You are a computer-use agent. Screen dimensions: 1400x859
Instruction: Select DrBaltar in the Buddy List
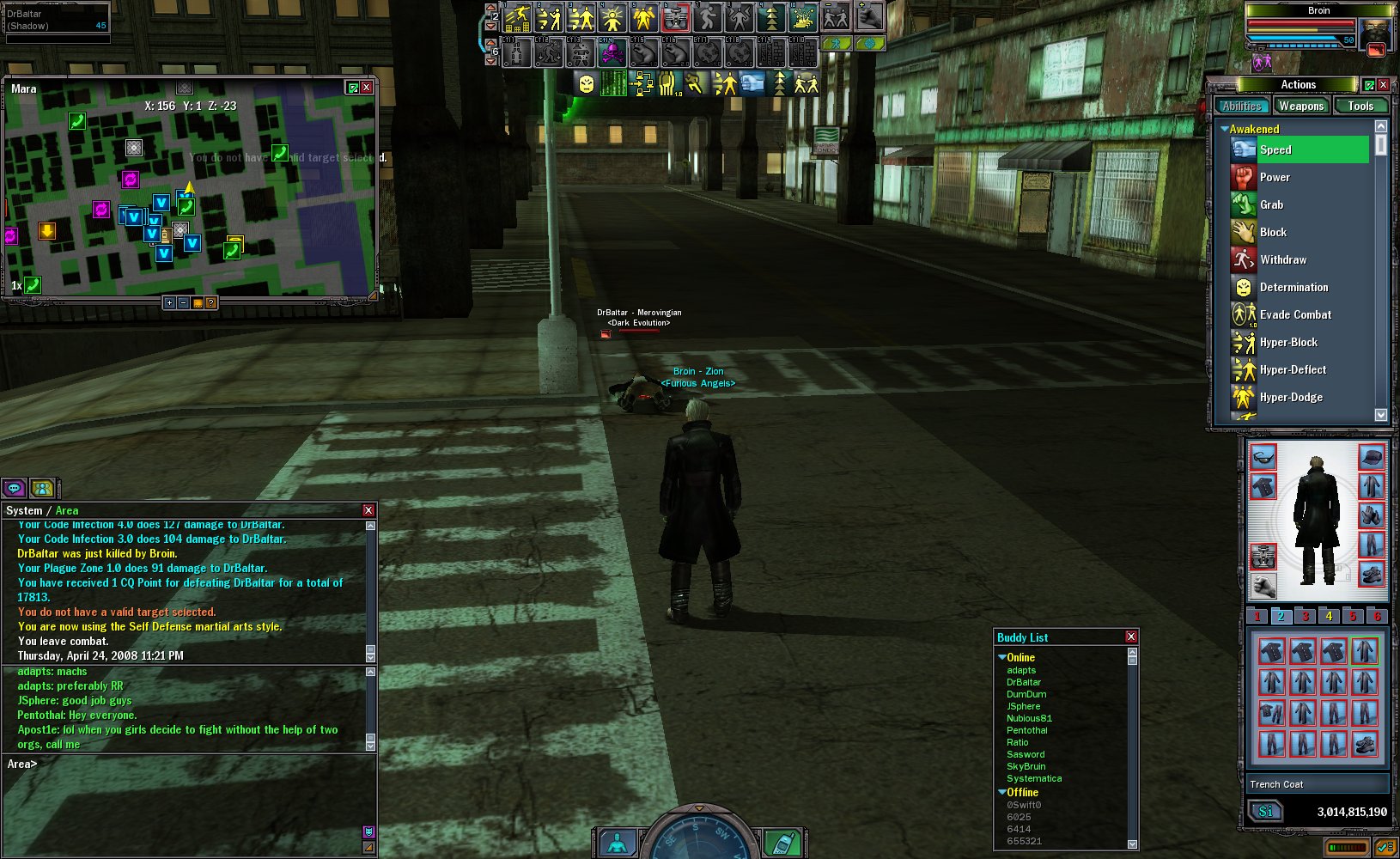point(1024,682)
